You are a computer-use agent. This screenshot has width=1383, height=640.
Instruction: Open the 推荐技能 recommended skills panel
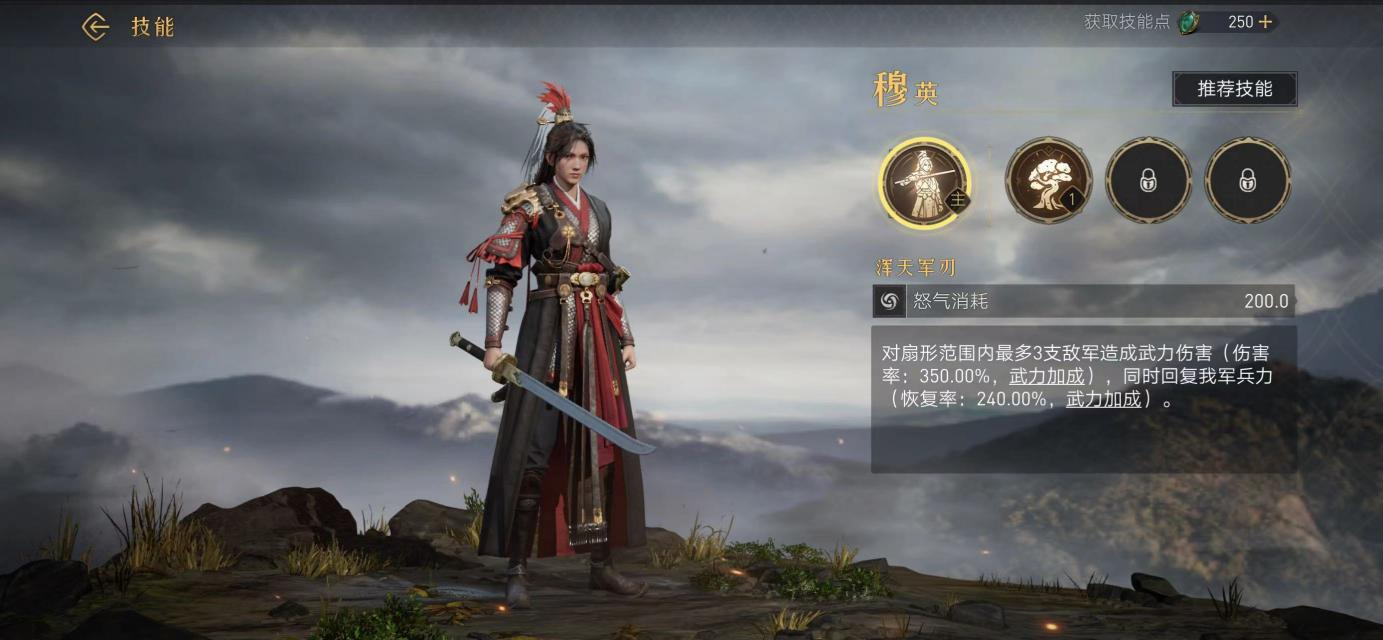pyautogui.click(x=1235, y=89)
